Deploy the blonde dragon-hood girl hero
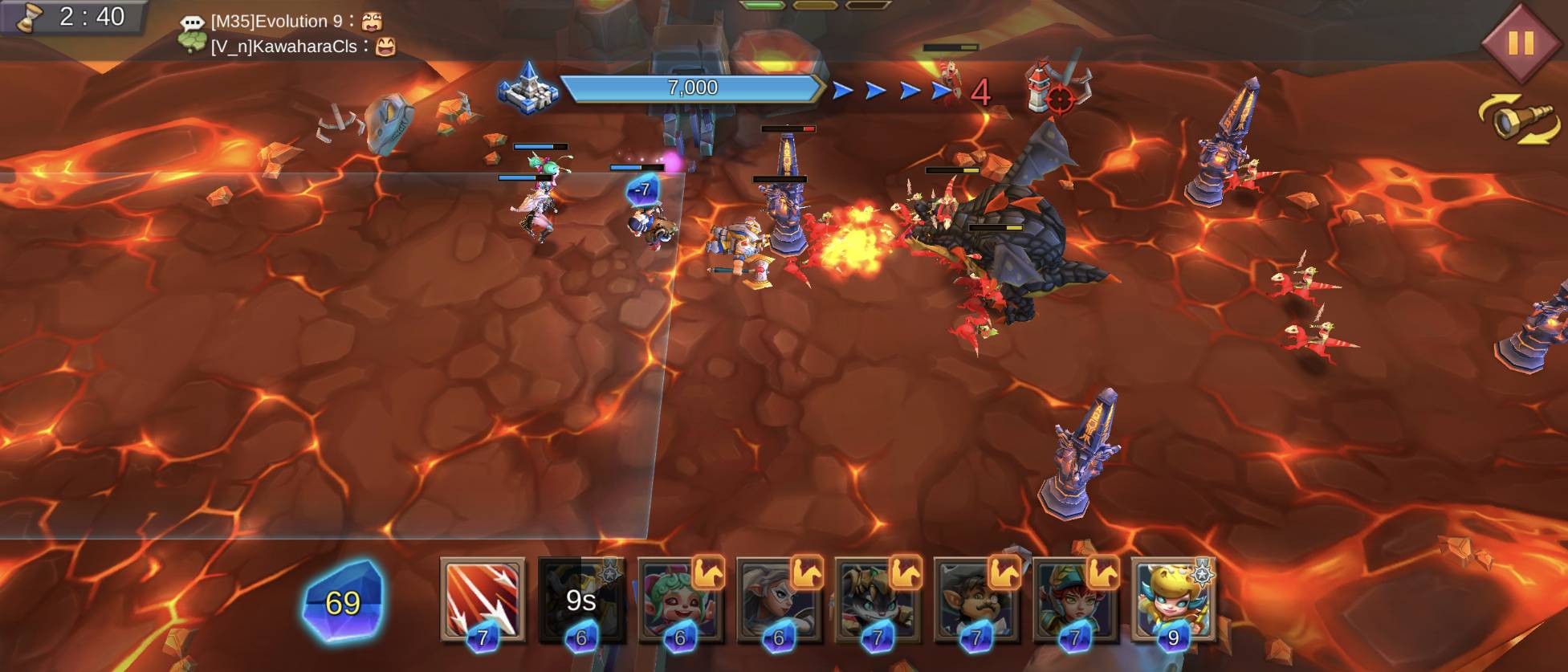 point(1173,600)
